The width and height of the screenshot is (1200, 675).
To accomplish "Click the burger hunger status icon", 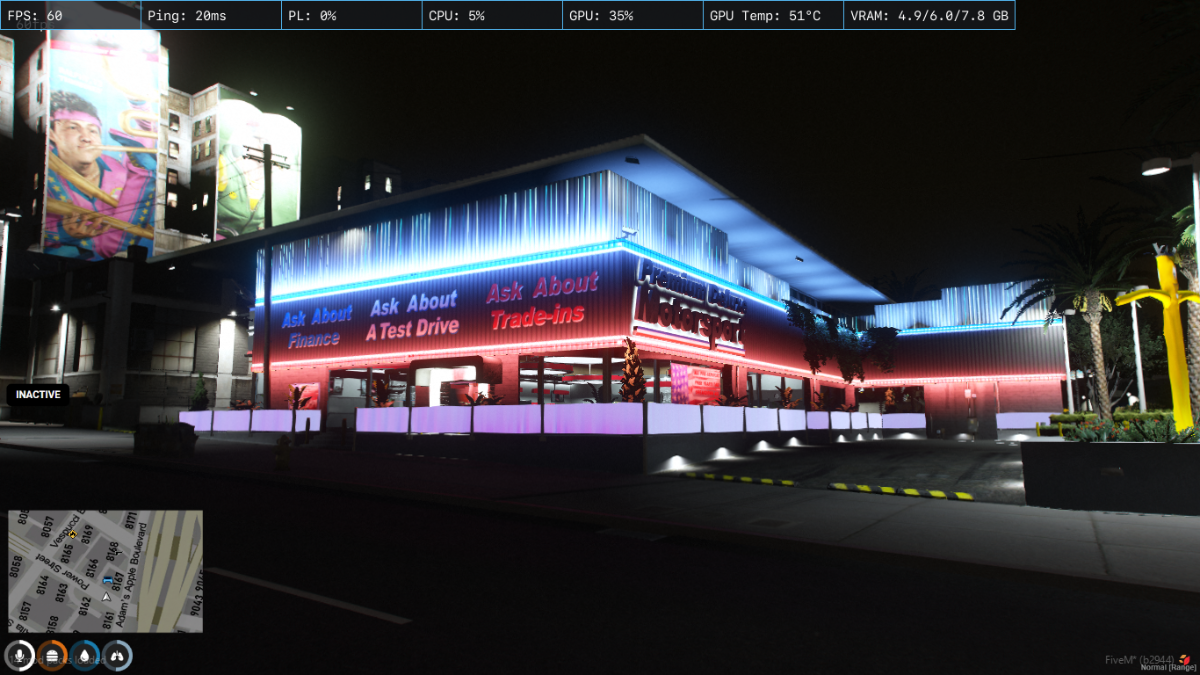I will (52, 656).
